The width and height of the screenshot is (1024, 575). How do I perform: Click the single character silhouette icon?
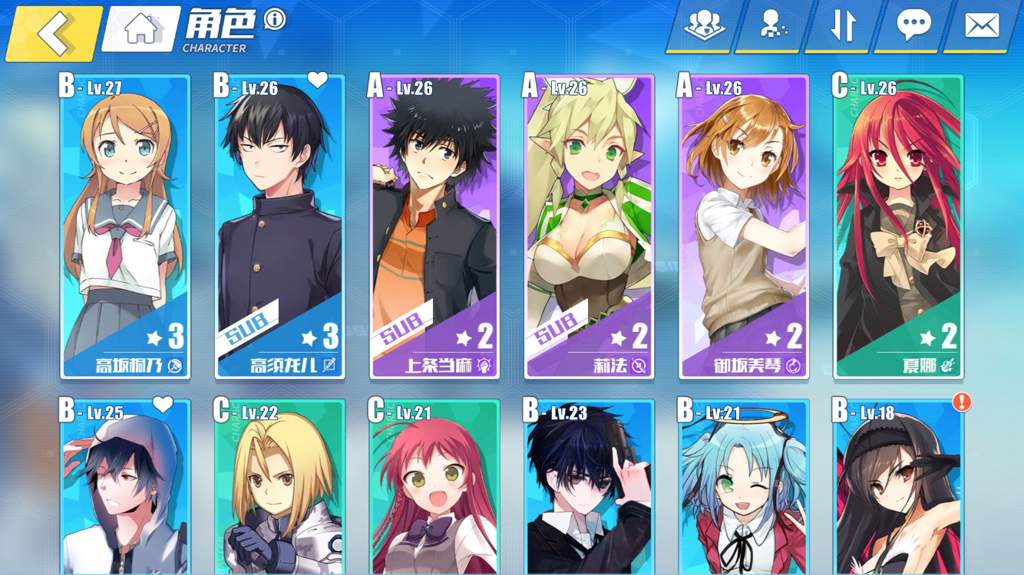[x=772, y=25]
